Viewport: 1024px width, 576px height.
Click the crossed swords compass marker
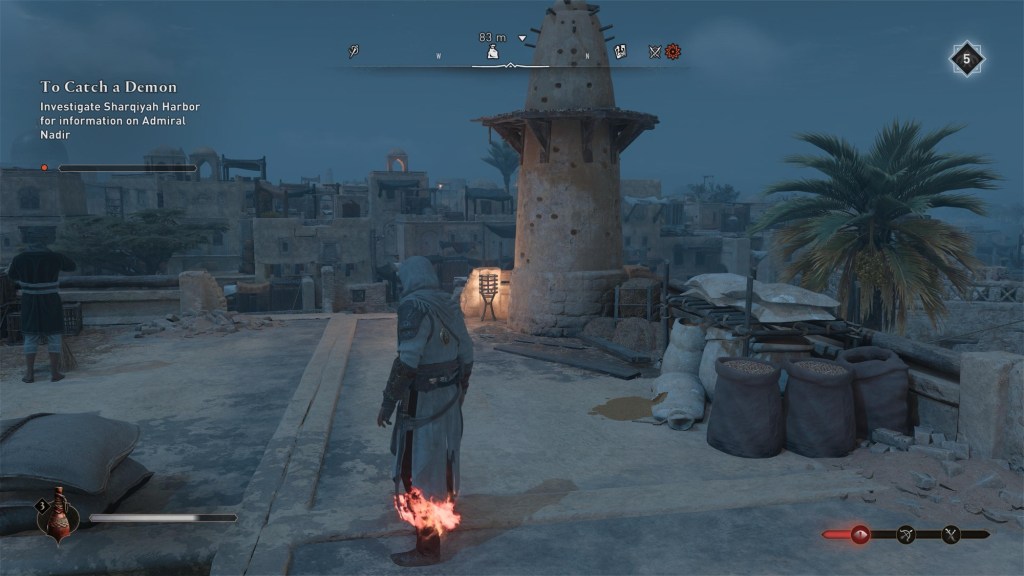click(655, 52)
